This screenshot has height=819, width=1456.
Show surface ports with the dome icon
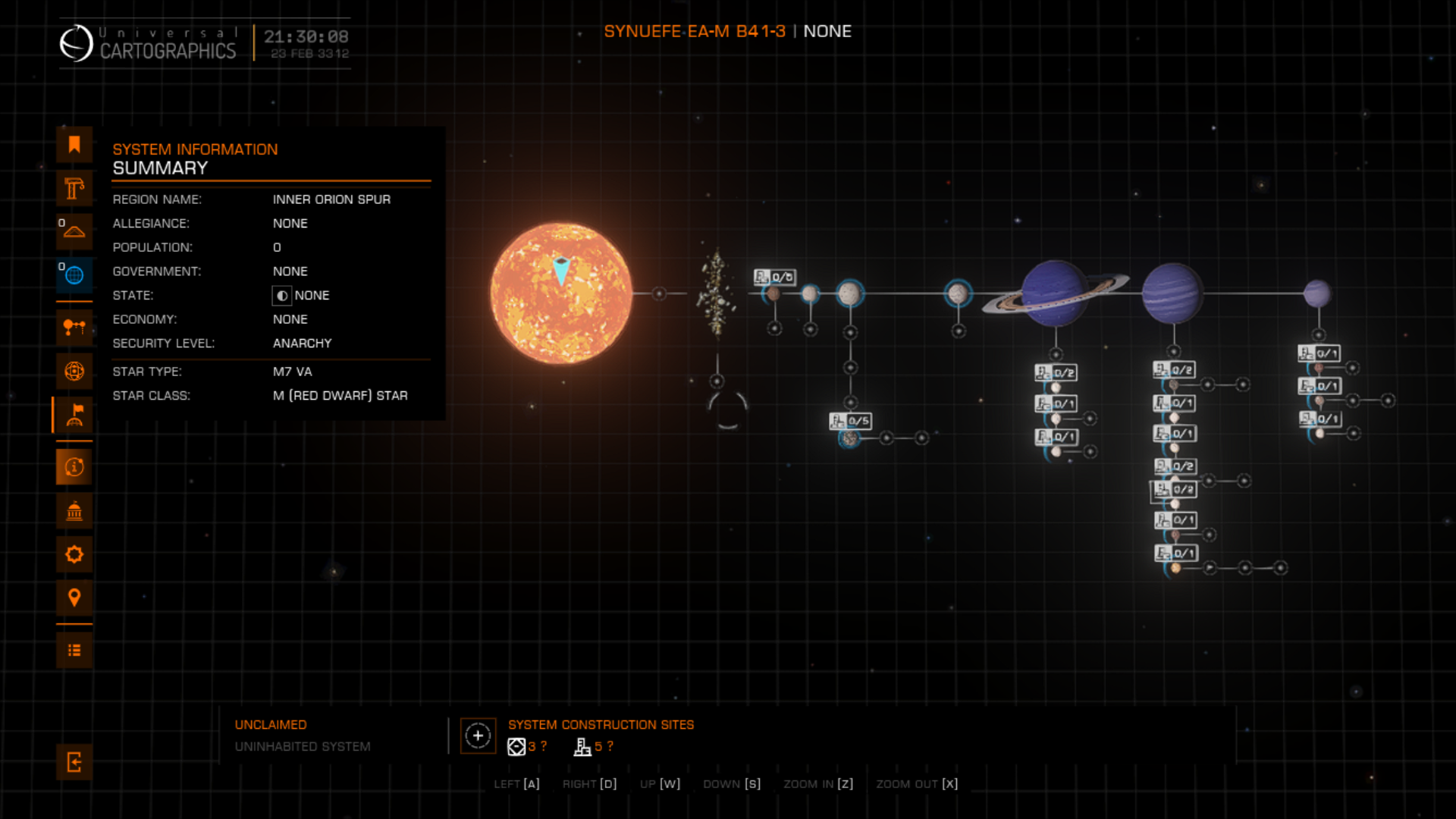tap(74, 231)
